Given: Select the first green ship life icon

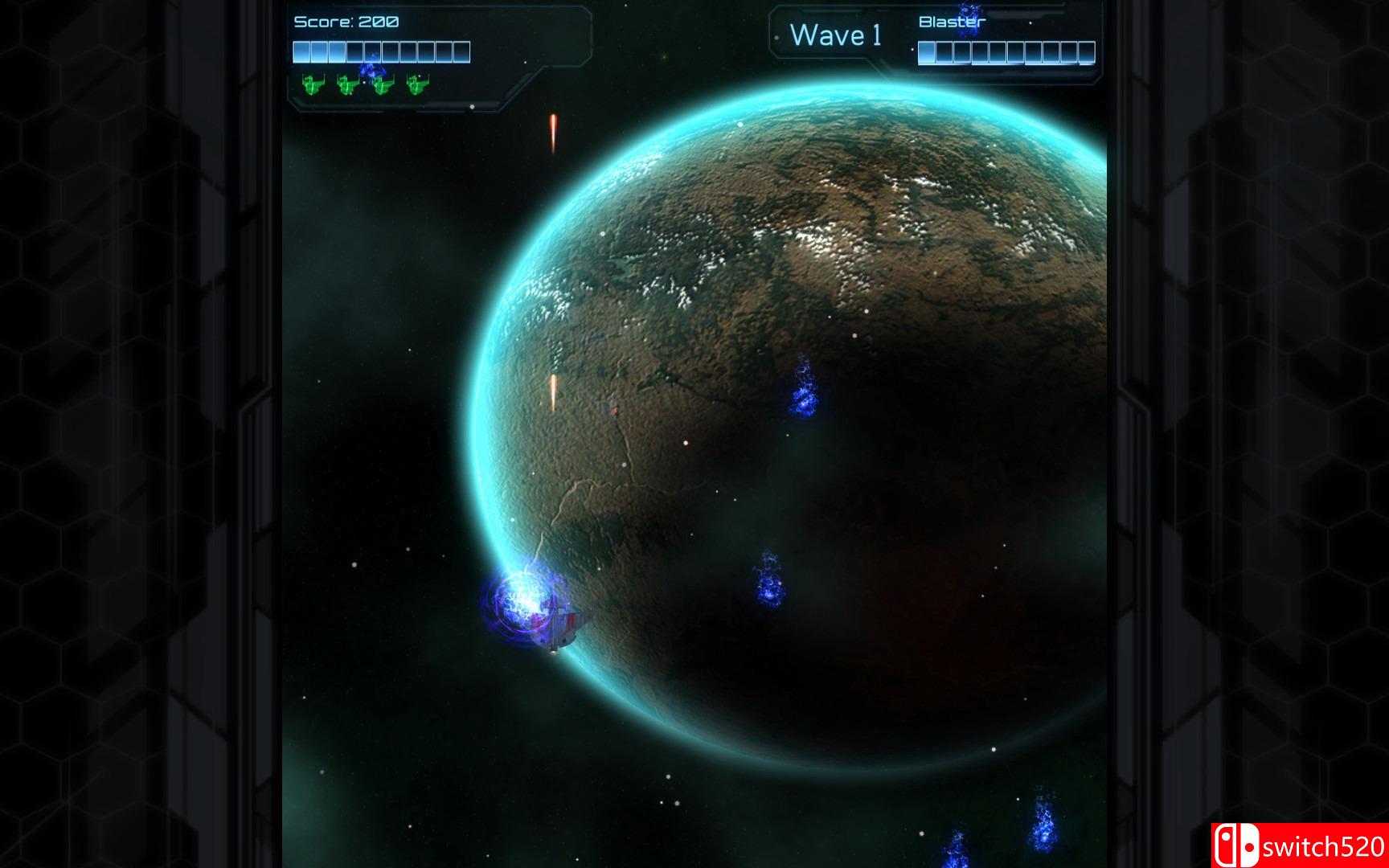Looking at the screenshot, I should (x=311, y=84).
